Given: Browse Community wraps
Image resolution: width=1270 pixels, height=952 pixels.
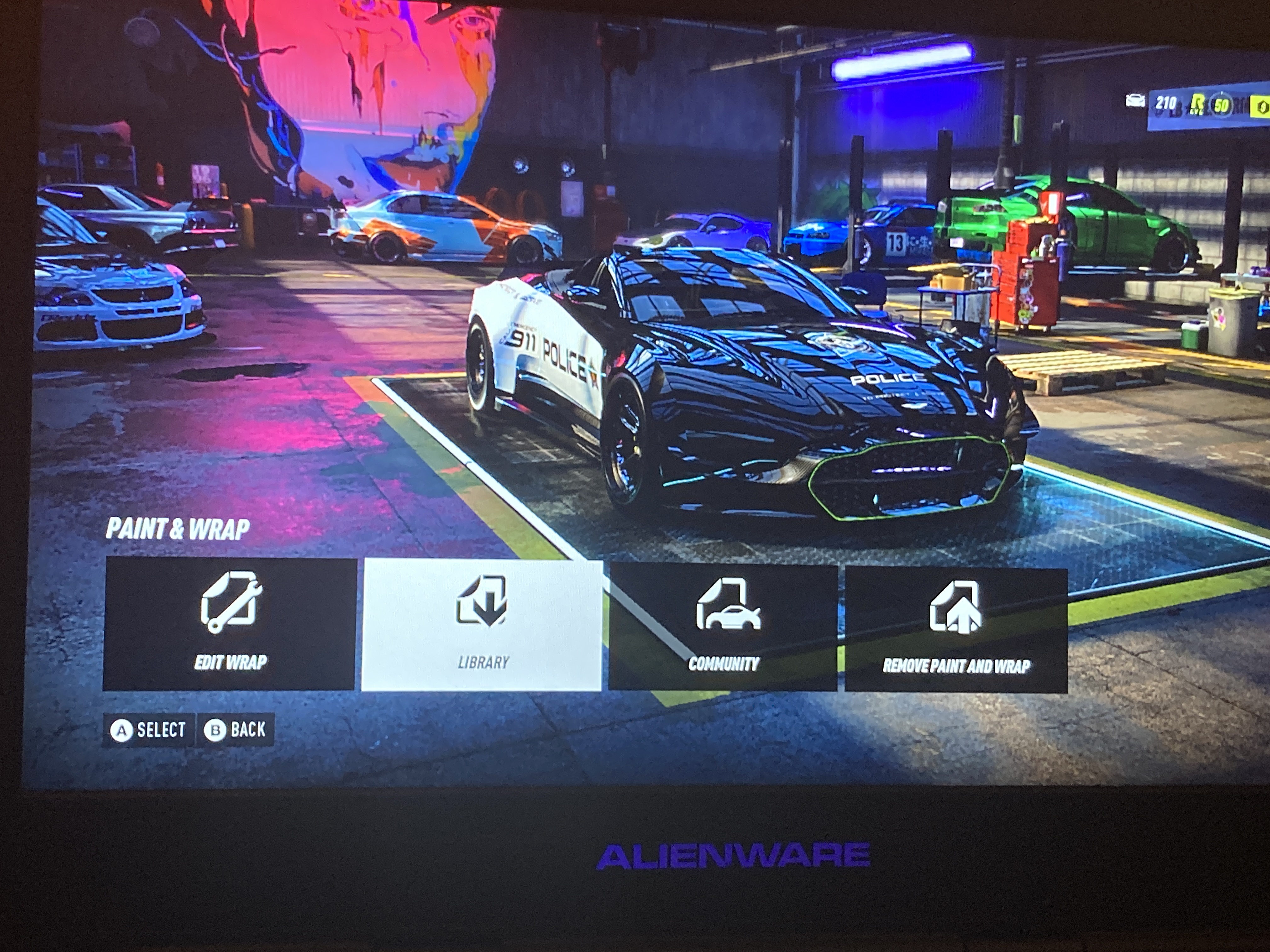Looking at the screenshot, I should (723, 626).
